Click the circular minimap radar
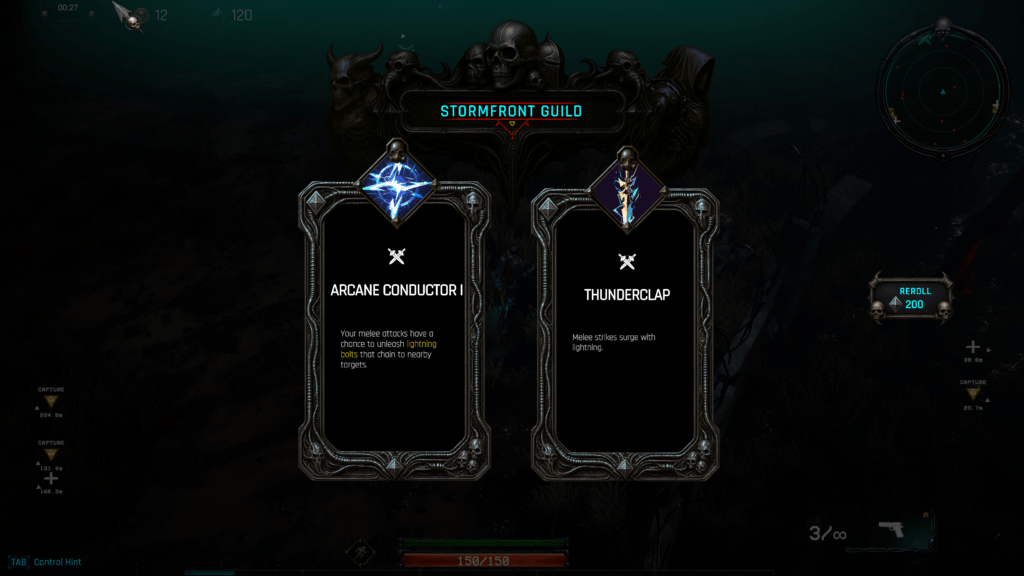Screen dimensions: 1024x576 pos(941,92)
